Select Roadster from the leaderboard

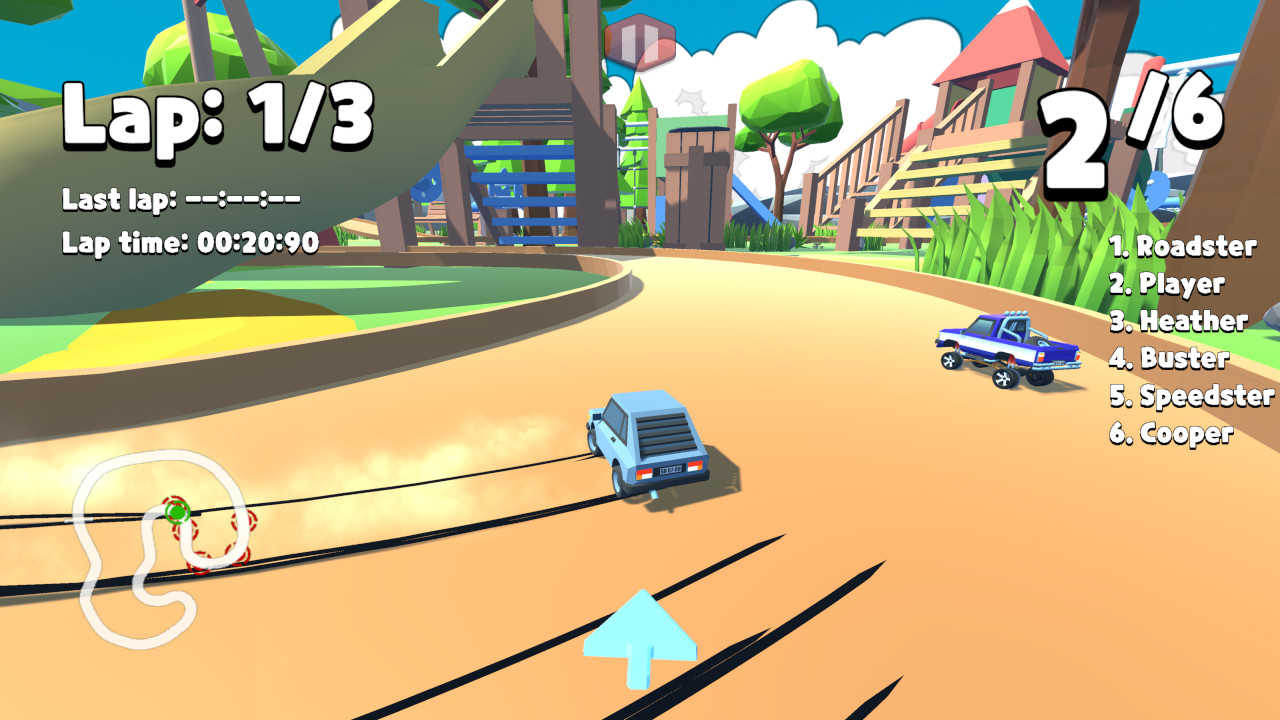pos(1185,244)
